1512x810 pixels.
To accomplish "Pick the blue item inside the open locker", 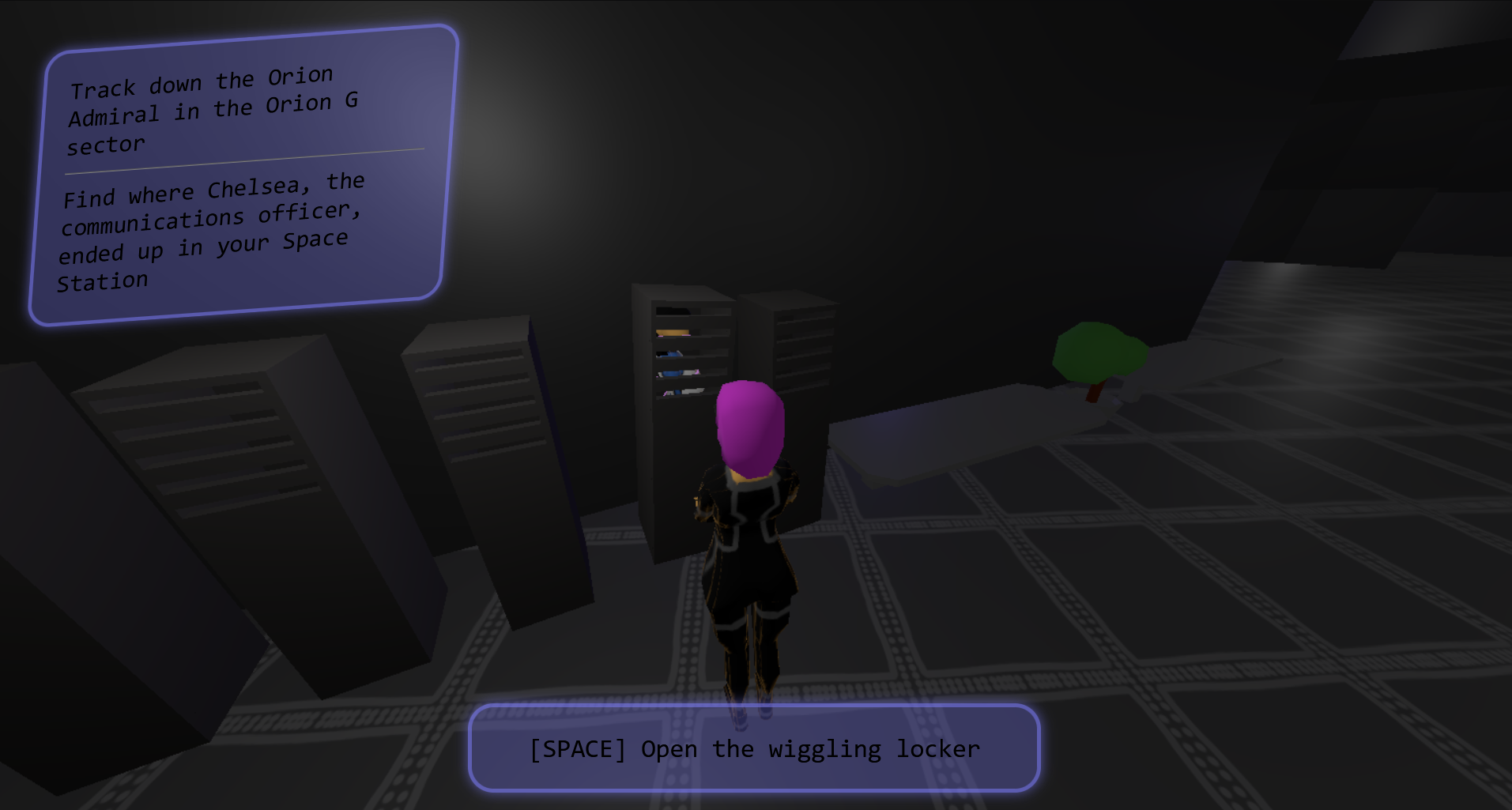I will pos(670,354).
